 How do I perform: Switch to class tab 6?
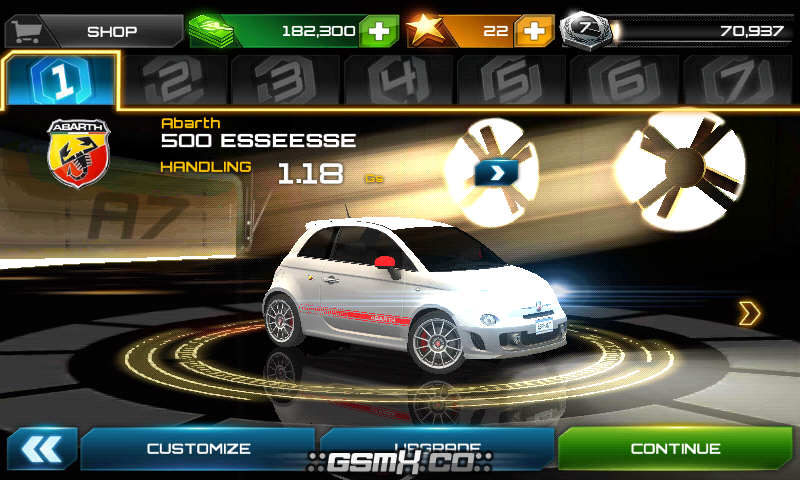coord(627,82)
